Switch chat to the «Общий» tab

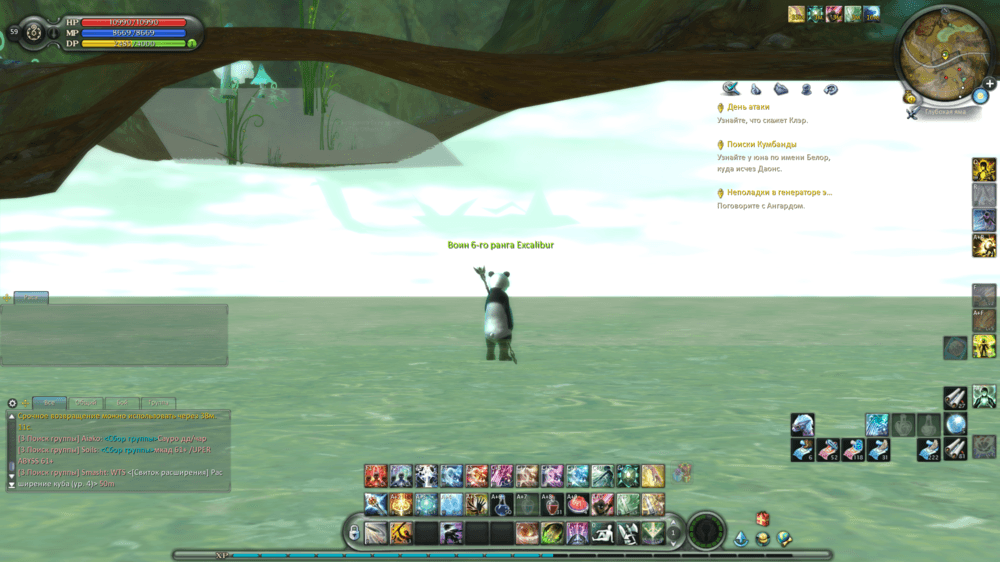(x=86, y=402)
